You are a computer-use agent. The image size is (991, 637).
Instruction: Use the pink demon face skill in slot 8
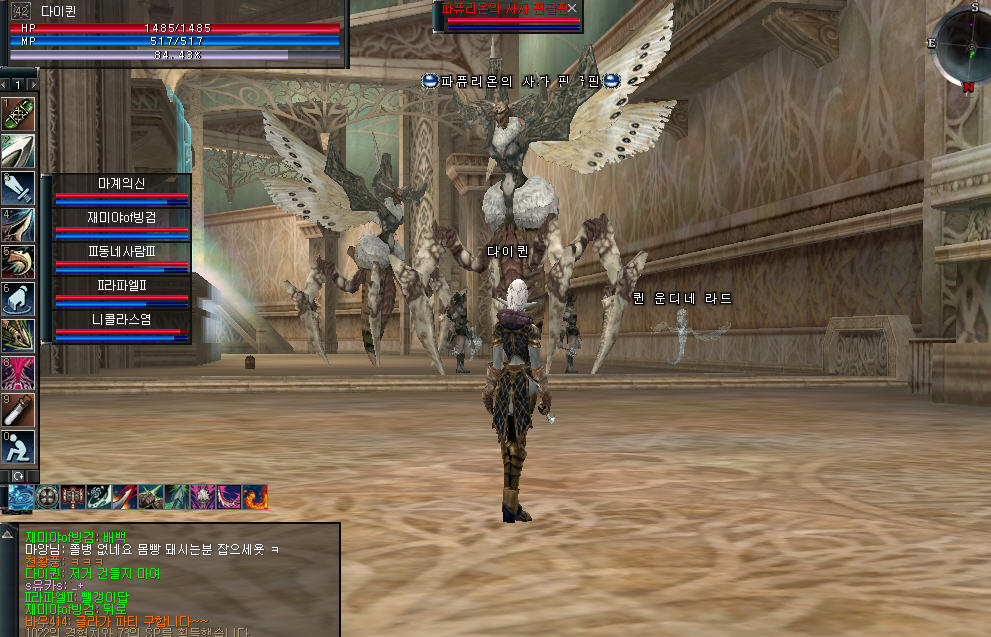20,373
